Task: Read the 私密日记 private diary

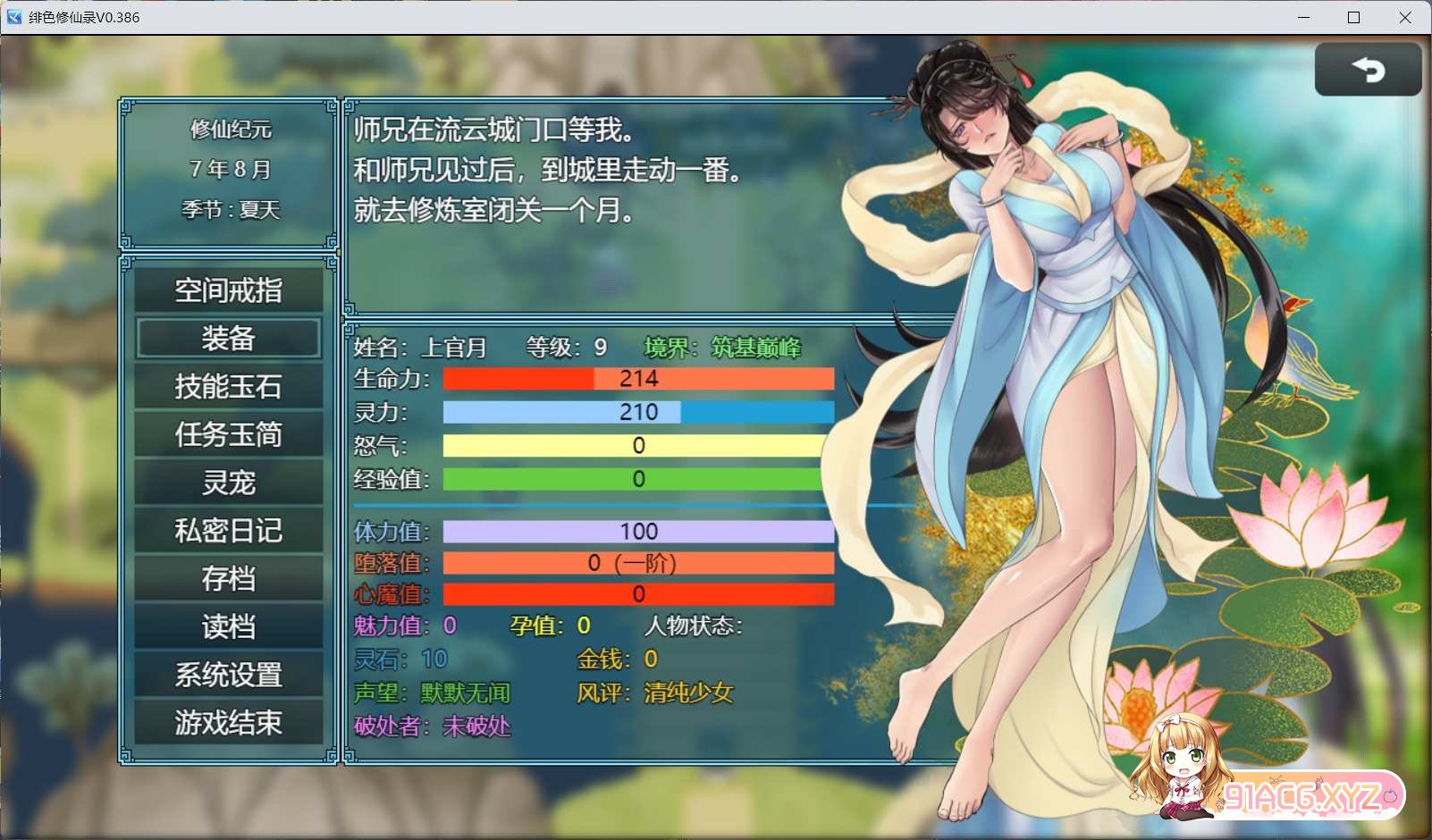Action: (x=228, y=530)
